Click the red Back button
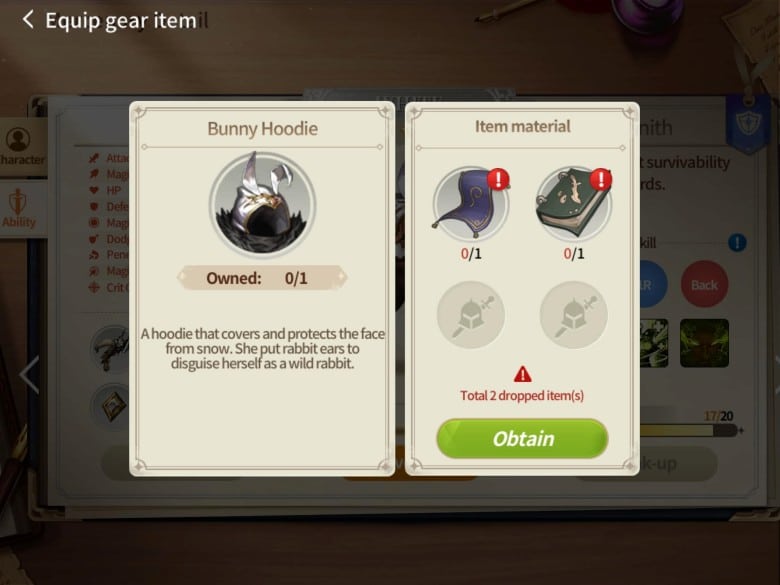 pos(704,285)
